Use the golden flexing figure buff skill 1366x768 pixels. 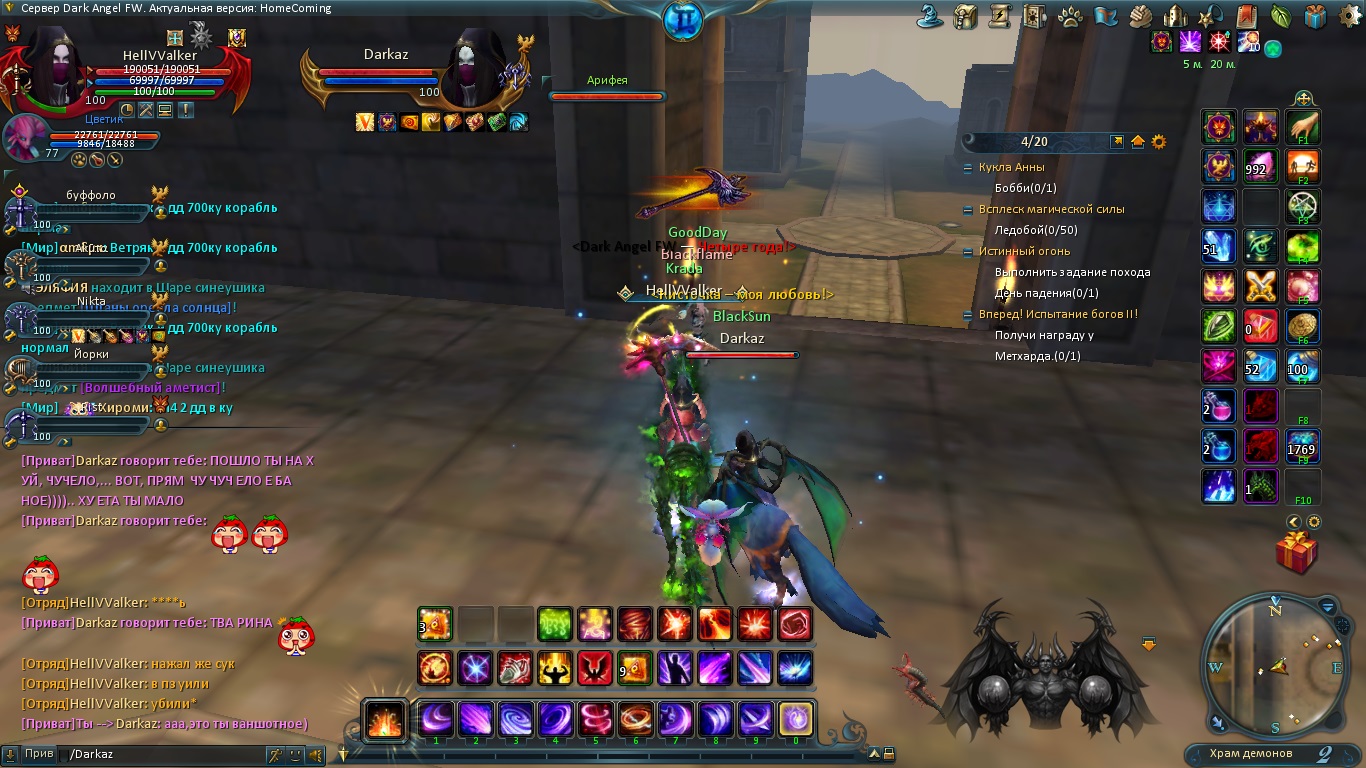tap(555, 667)
